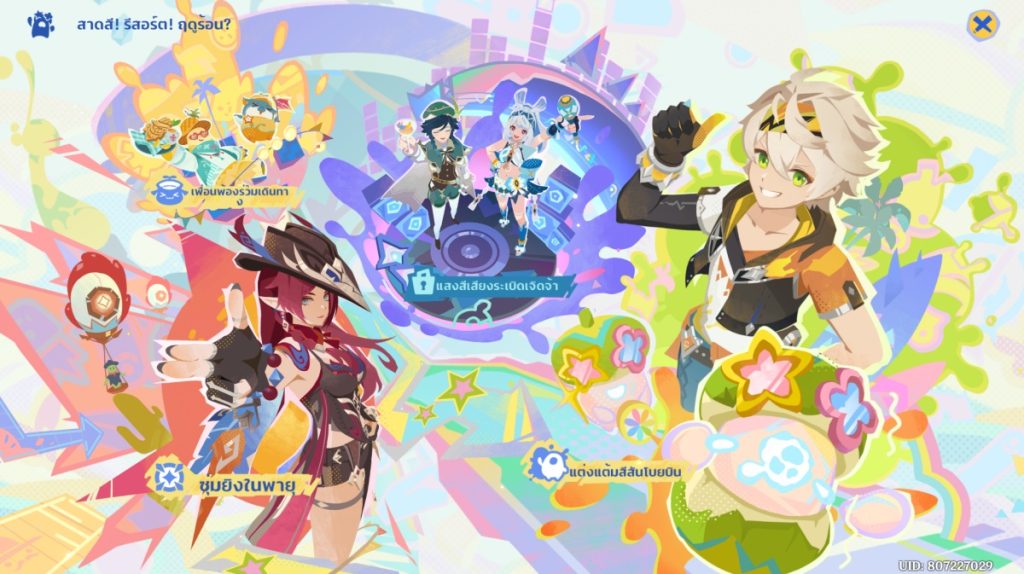1024x574 pixels.
Task: Close the event screen with the X button
Action: click(x=983, y=24)
